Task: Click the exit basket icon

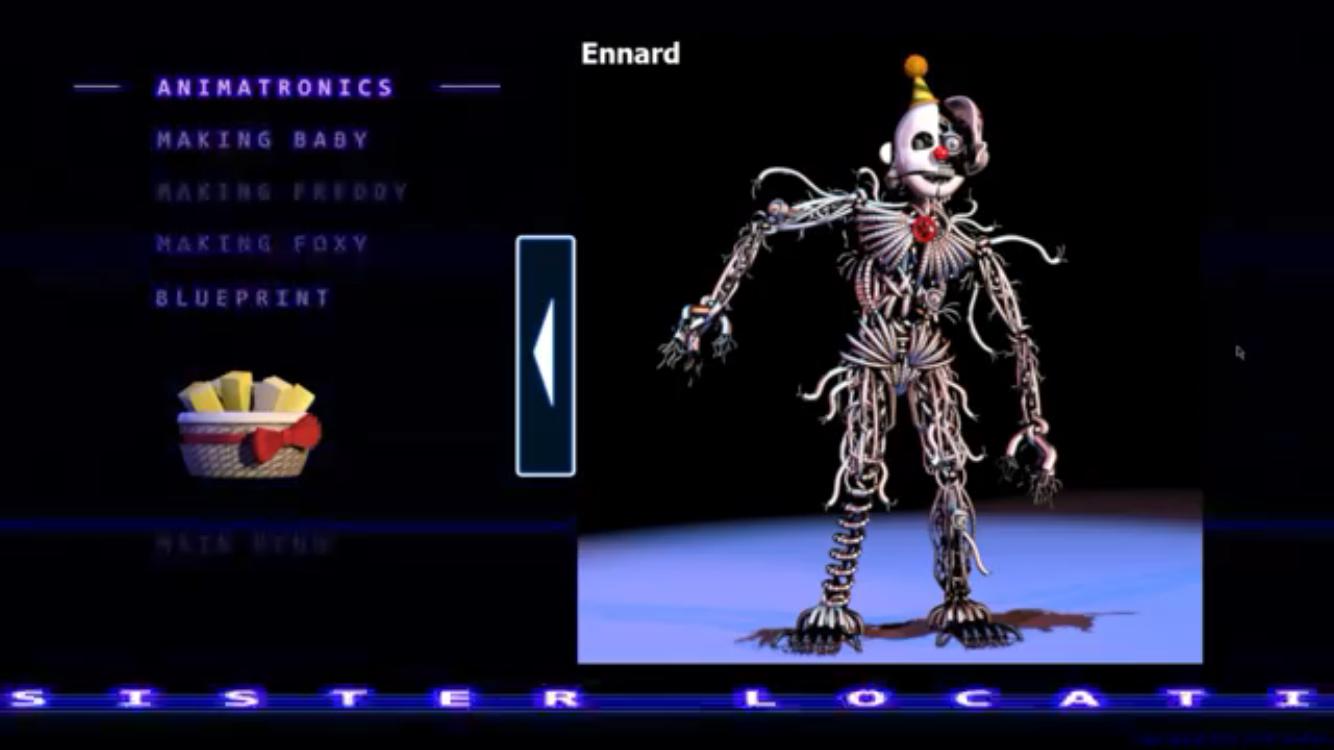Action: pos(245,425)
